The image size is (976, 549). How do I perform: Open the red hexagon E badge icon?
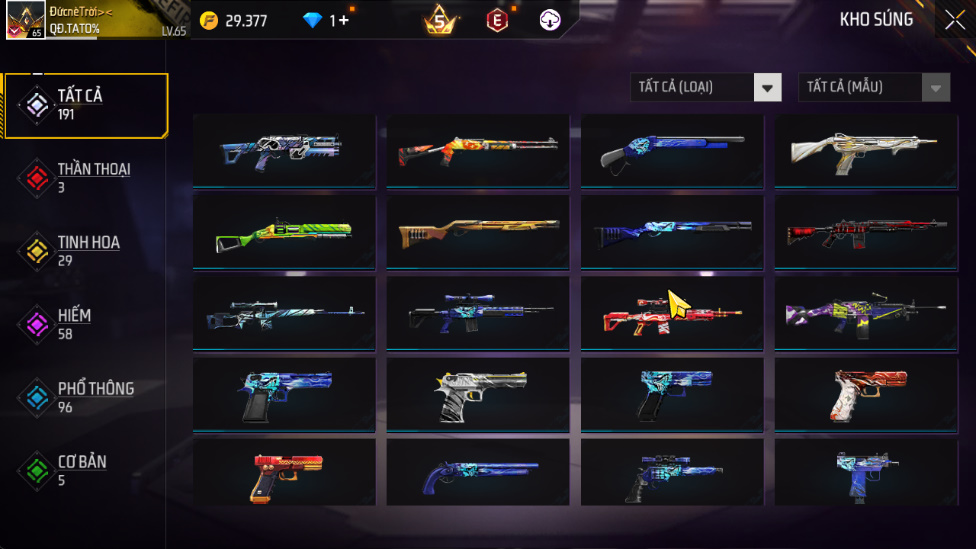point(496,20)
